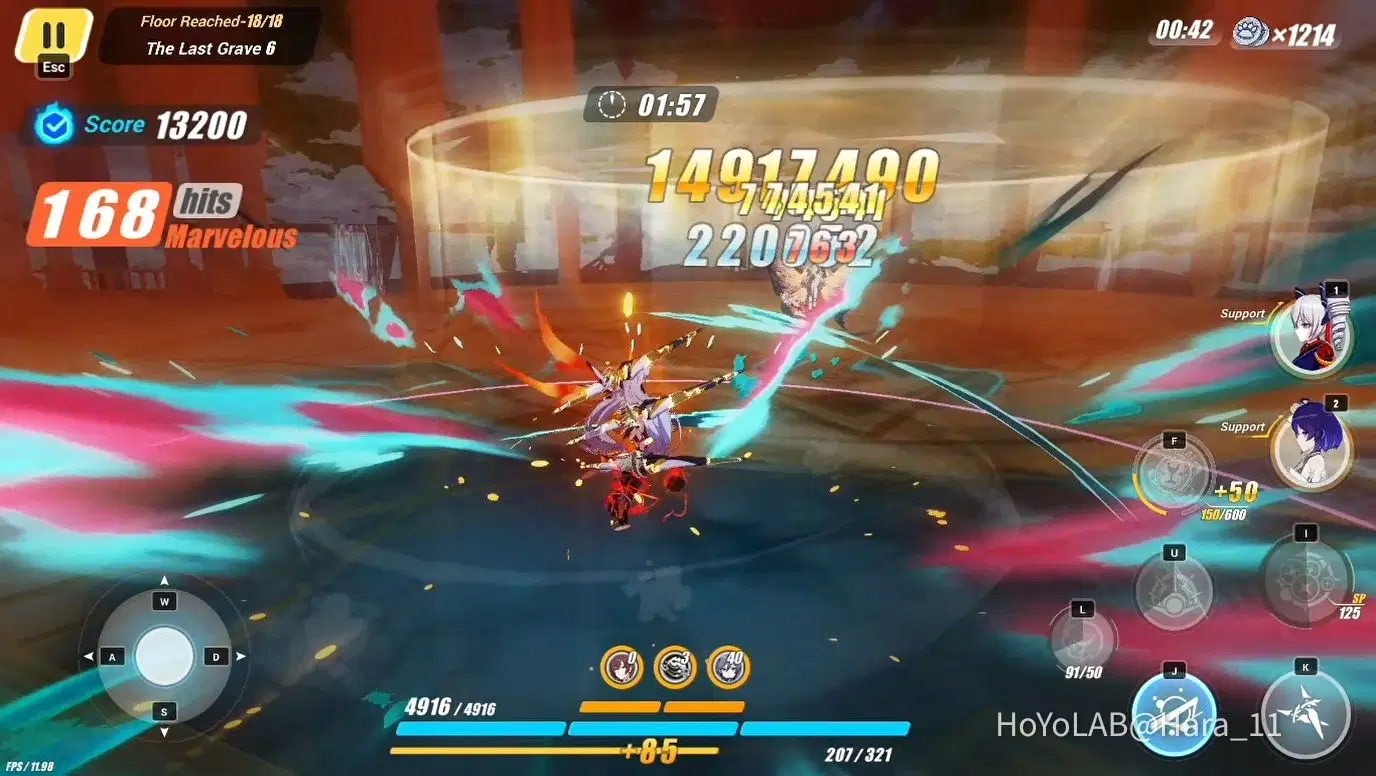Trigger the F skill charging at 150/600
The height and width of the screenshot is (776, 1376).
point(1172,472)
